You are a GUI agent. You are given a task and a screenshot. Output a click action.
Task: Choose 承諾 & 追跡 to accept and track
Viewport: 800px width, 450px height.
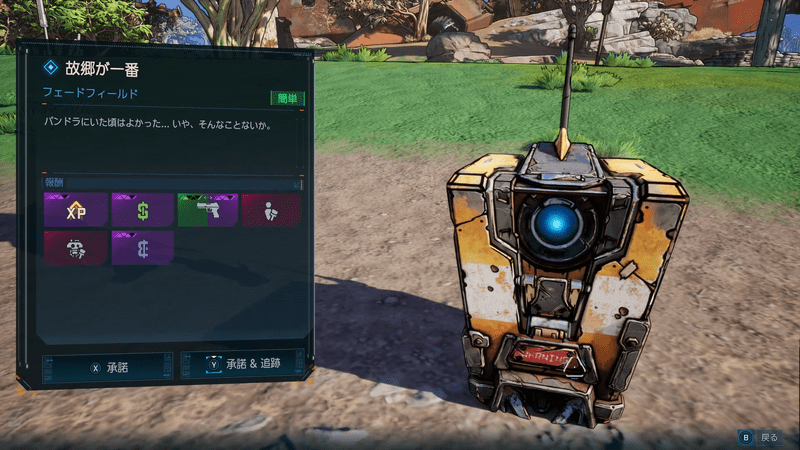point(241,365)
